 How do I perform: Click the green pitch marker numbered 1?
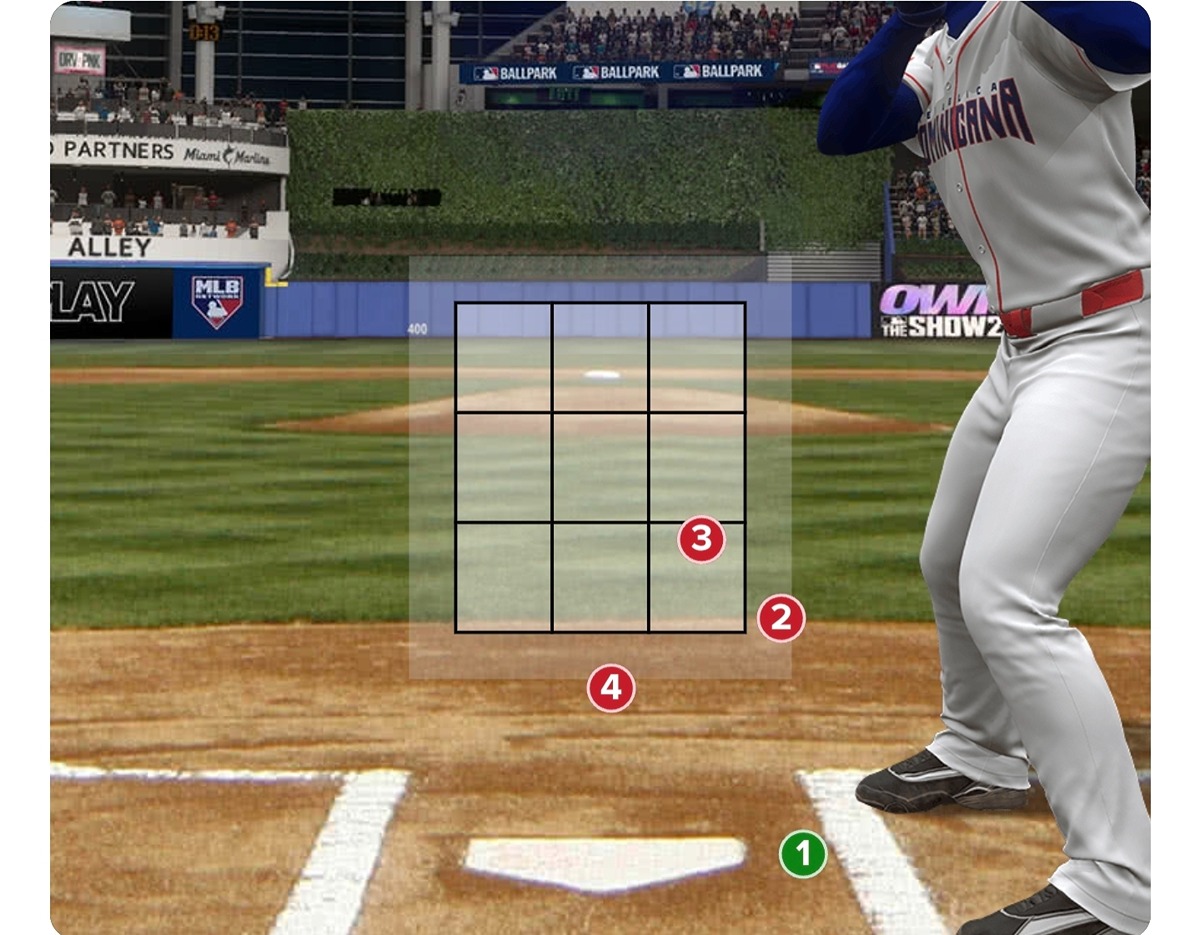tap(803, 854)
